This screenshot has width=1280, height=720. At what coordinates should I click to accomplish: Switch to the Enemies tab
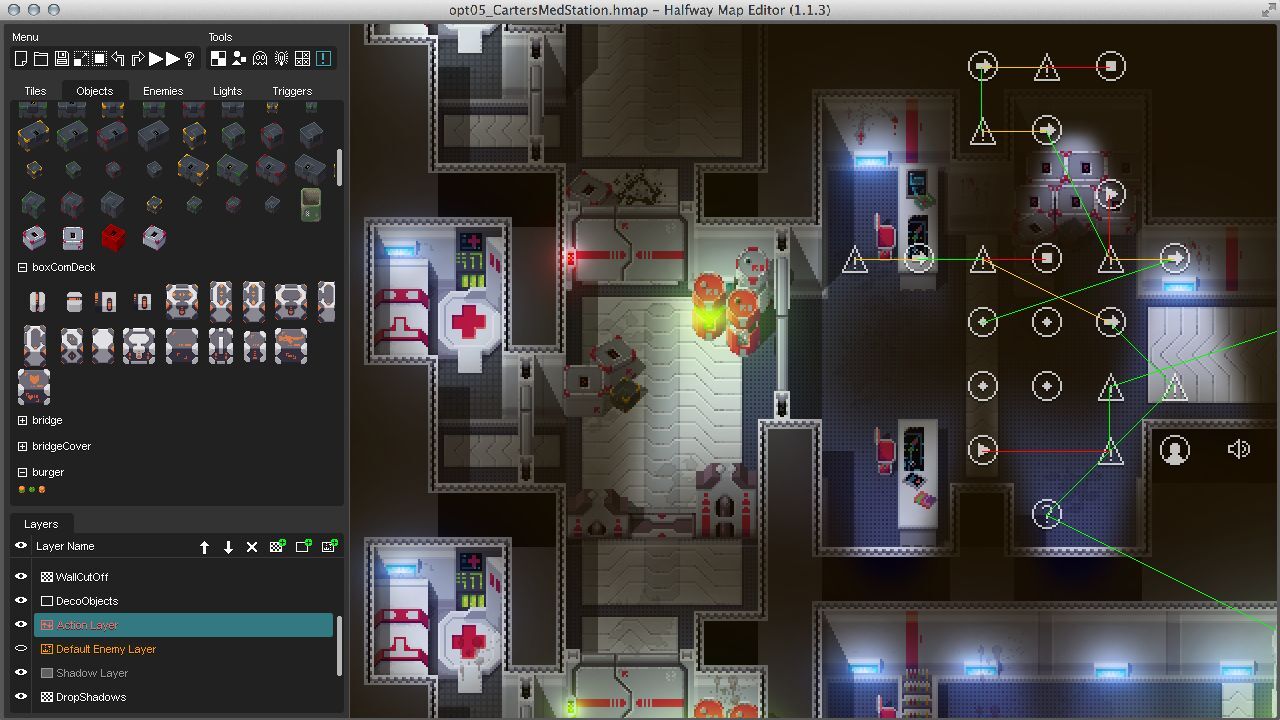point(163,90)
